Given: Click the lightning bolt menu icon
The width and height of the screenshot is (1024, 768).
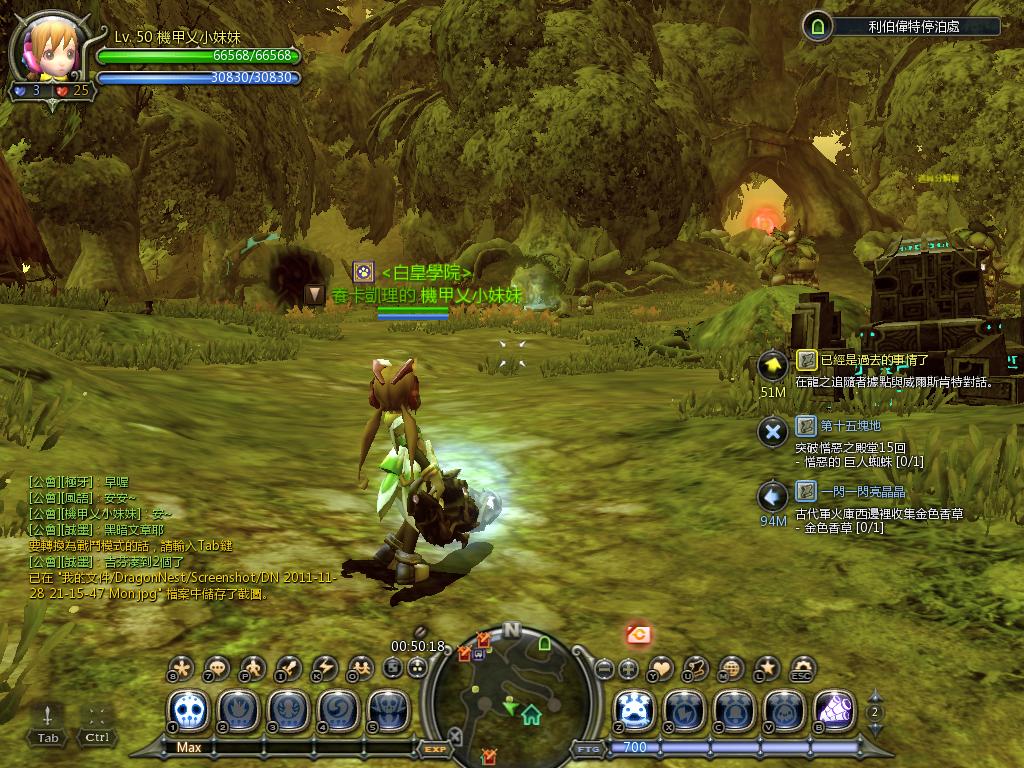Looking at the screenshot, I should coord(324,667).
